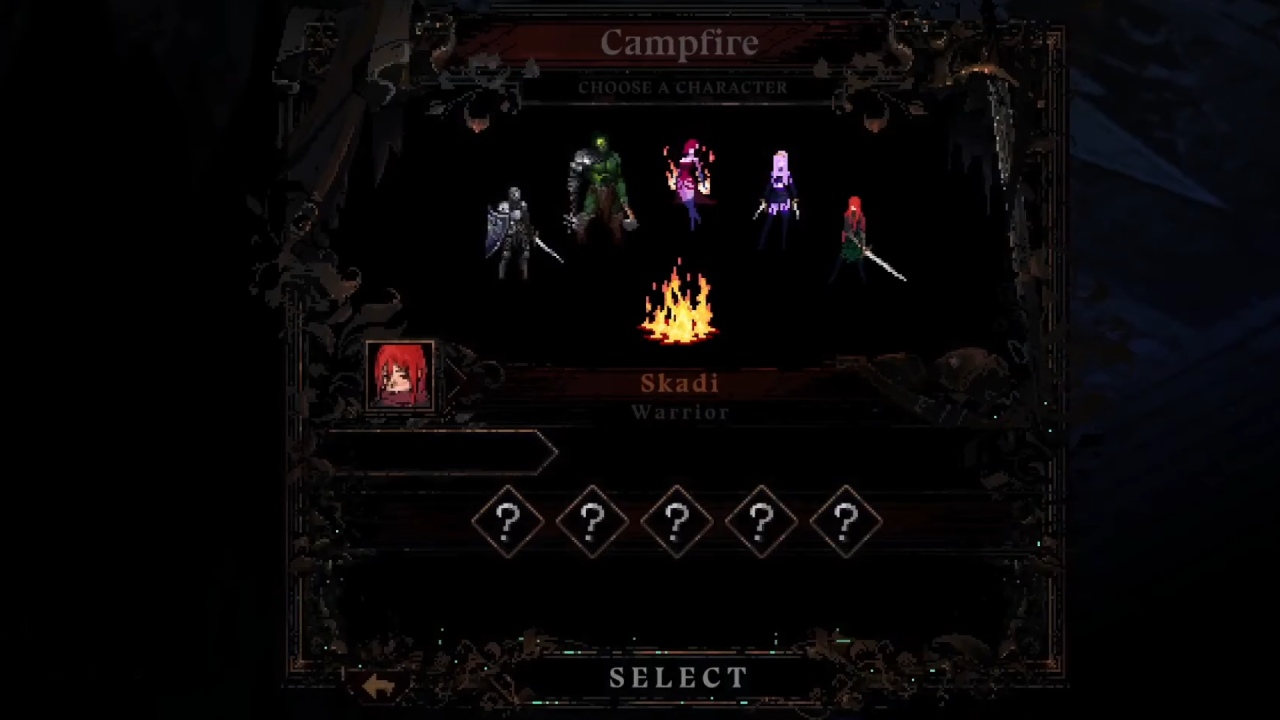Click the middle question mark slot
1280x720 pixels.
677,520
